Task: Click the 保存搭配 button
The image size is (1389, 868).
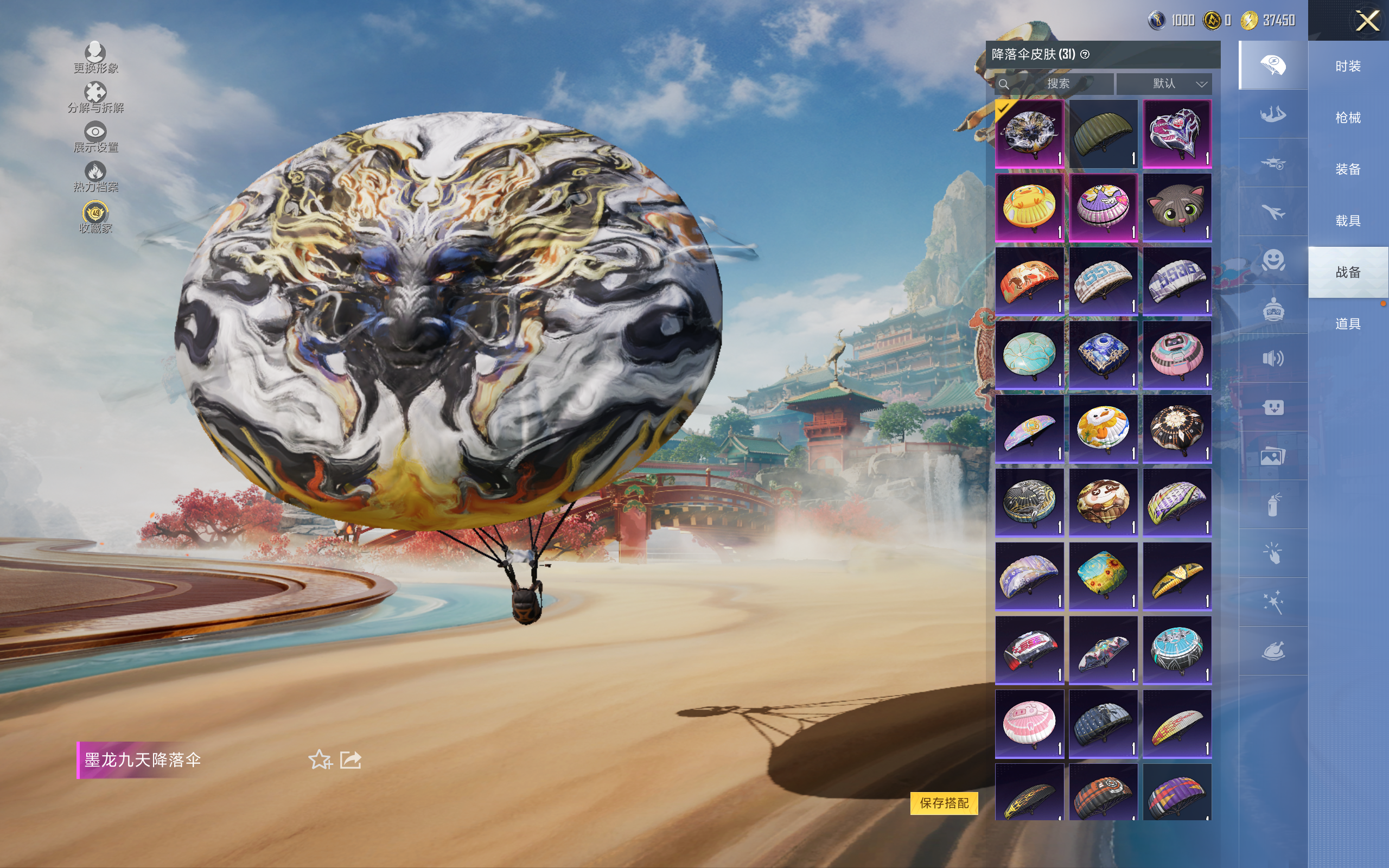Action: tap(944, 802)
